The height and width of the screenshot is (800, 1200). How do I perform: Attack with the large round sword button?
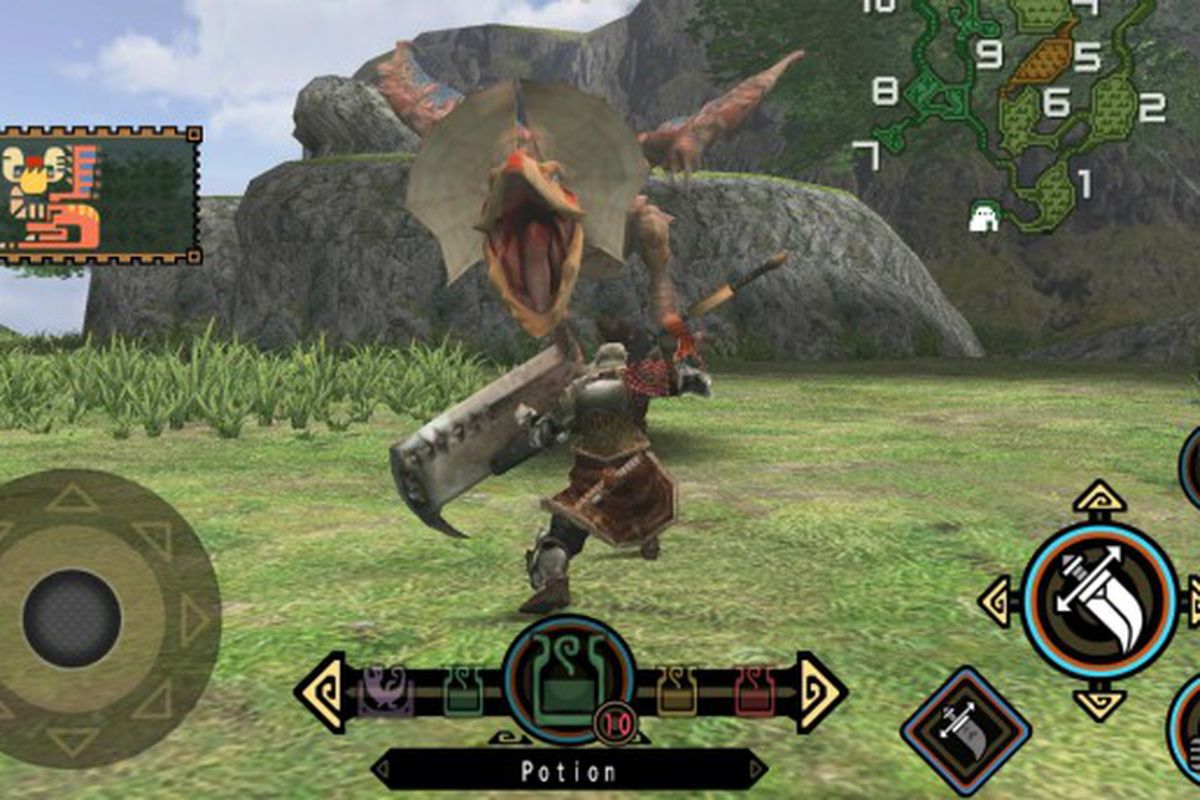[1100, 601]
